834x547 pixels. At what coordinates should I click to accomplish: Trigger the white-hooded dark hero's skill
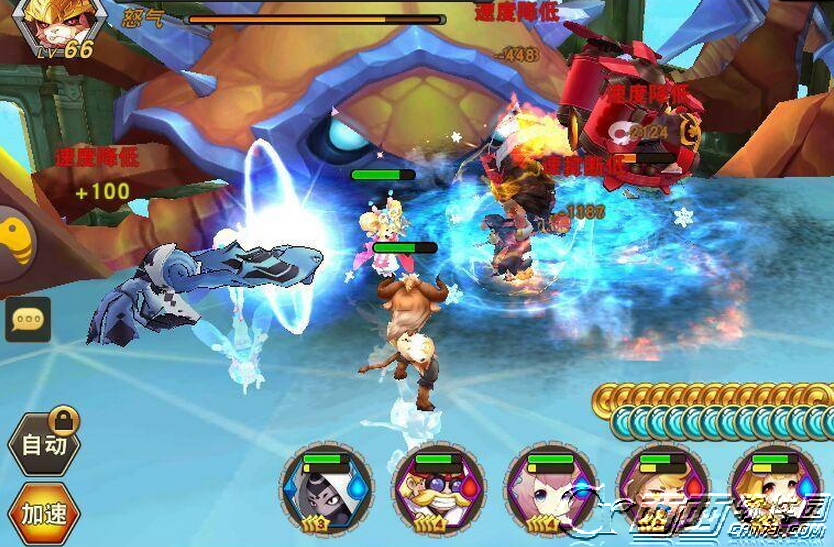[x=326, y=490]
